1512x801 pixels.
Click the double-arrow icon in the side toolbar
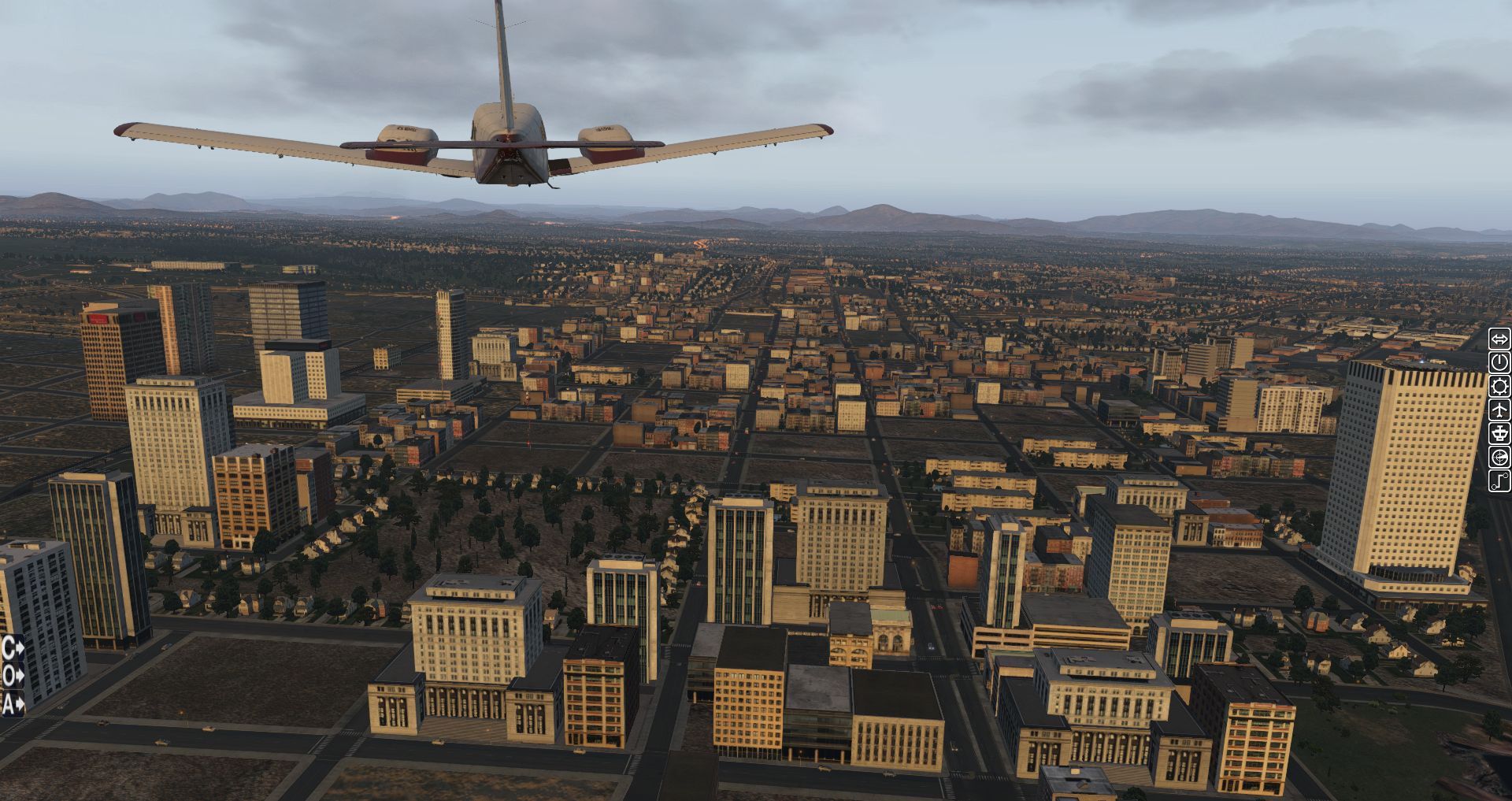[x=1499, y=339]
